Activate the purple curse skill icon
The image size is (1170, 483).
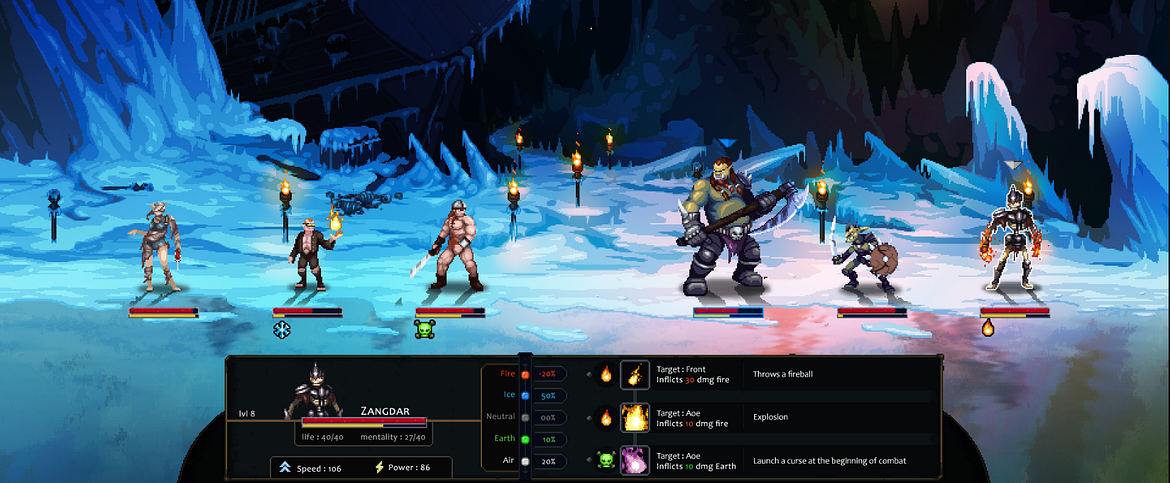[635, 460]
